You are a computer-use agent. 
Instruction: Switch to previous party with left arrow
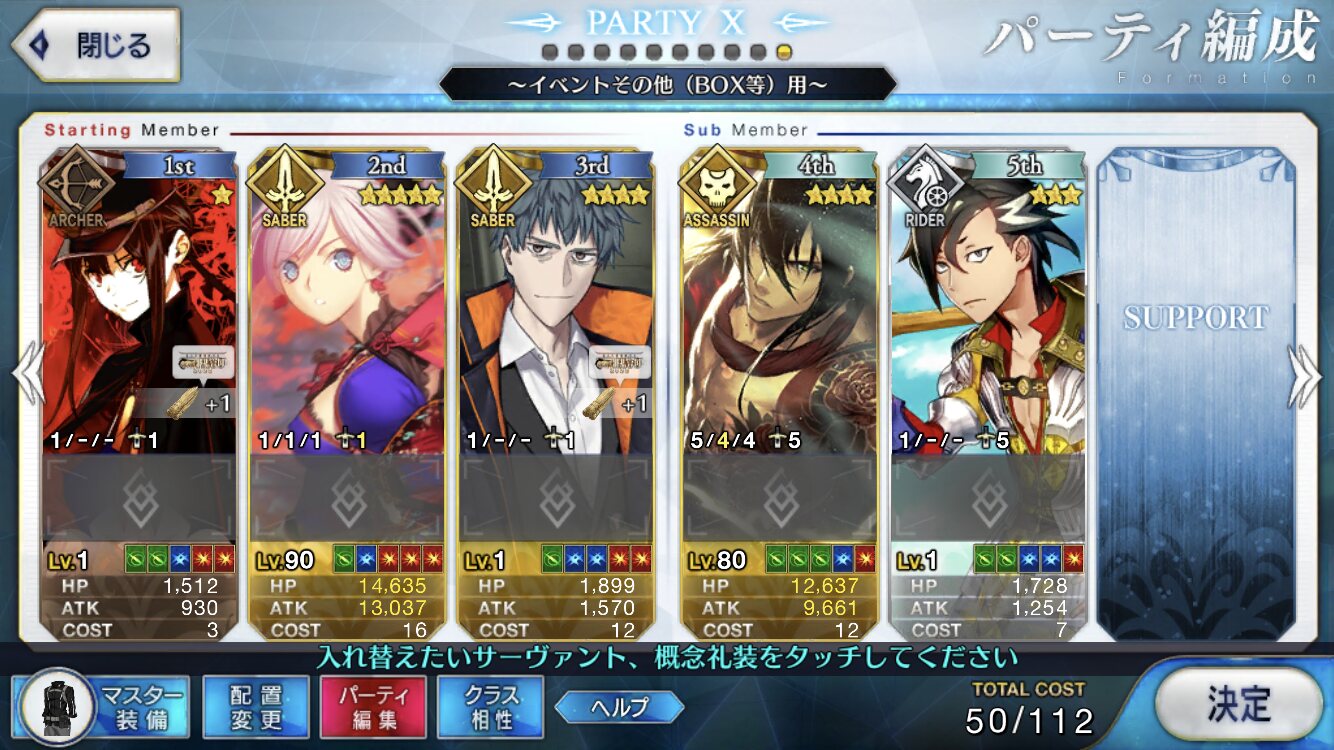click(28, 377)
